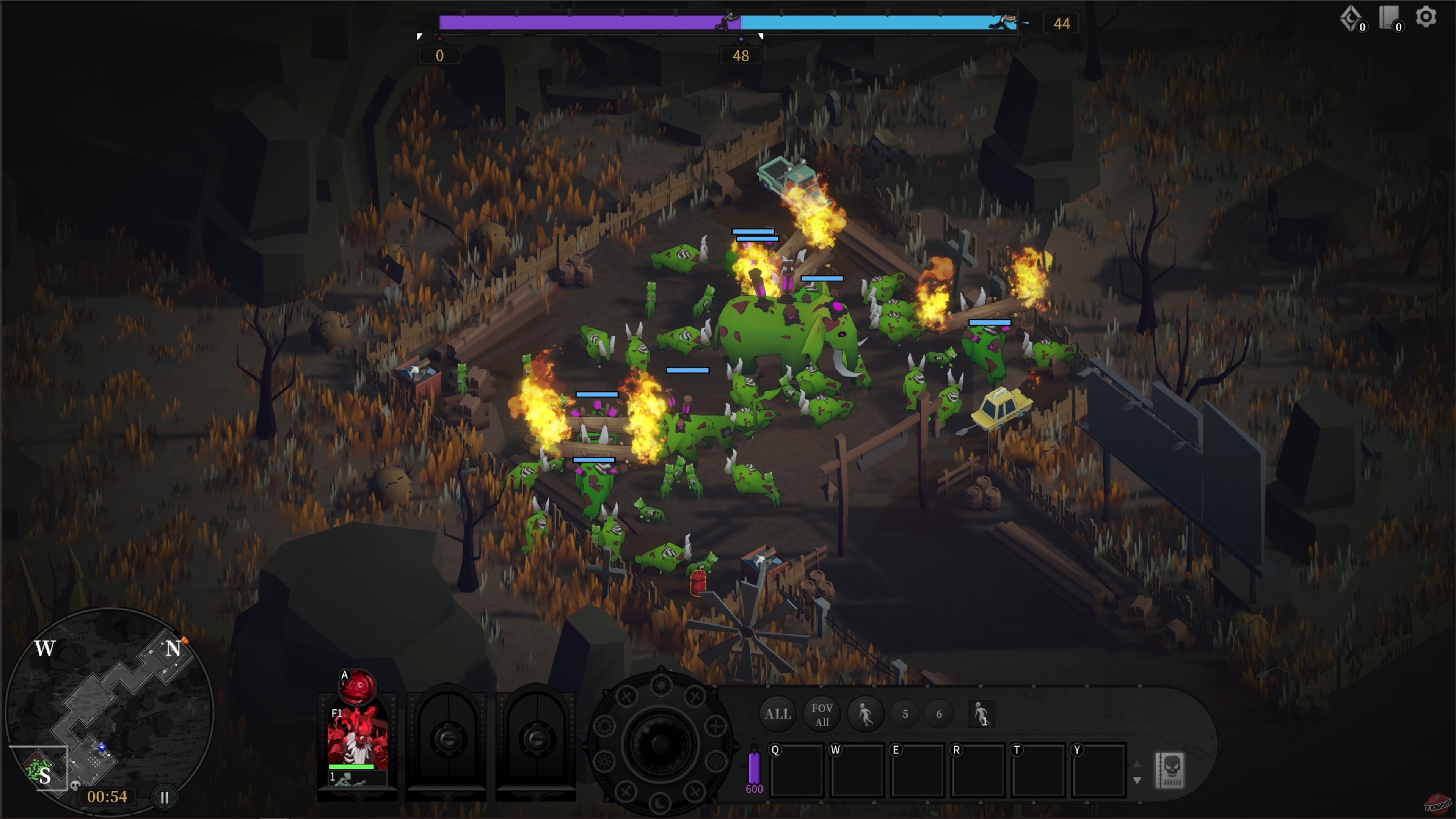1456x819 pixels.
Task: Click the zombie unit filter icon
Action: (866, 714)
